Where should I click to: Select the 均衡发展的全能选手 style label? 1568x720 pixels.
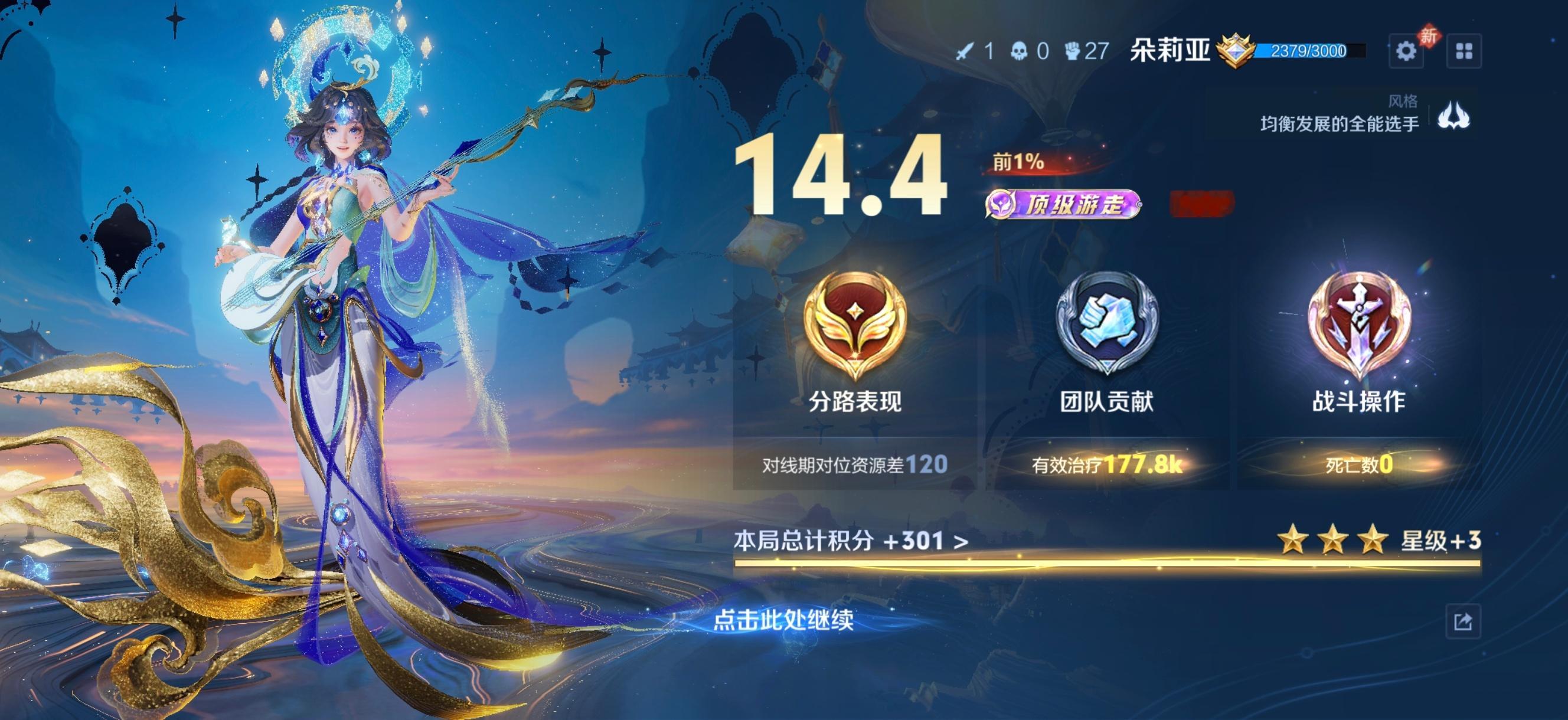tap(1330, 122)
